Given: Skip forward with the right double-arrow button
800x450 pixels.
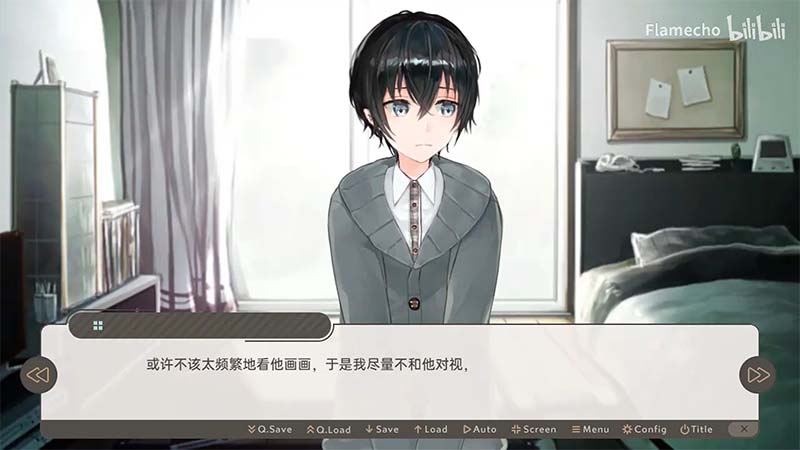Looking at the screenshot, I should [758, 375].
